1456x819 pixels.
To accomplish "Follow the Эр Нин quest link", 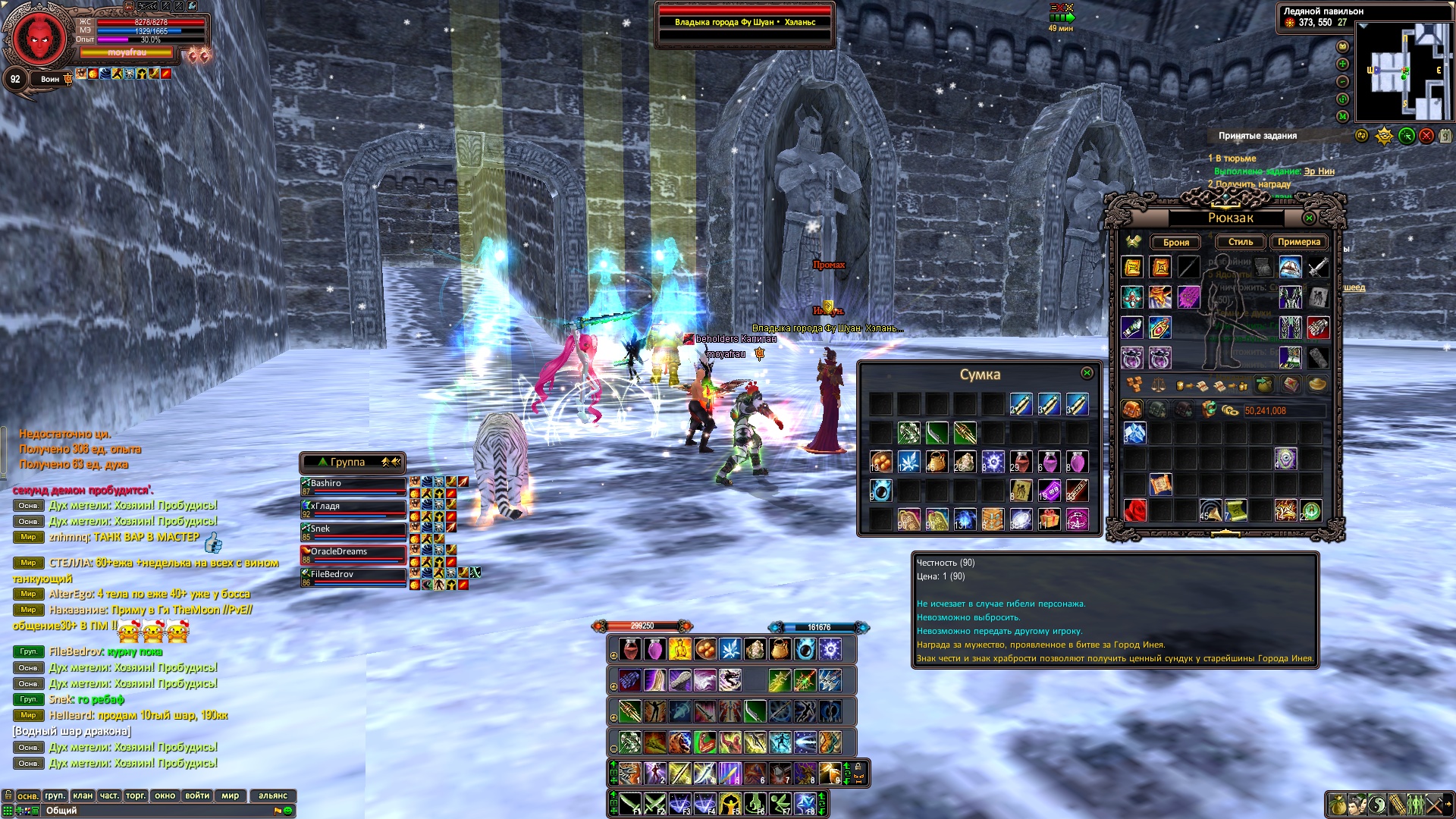I will 1319,171.
